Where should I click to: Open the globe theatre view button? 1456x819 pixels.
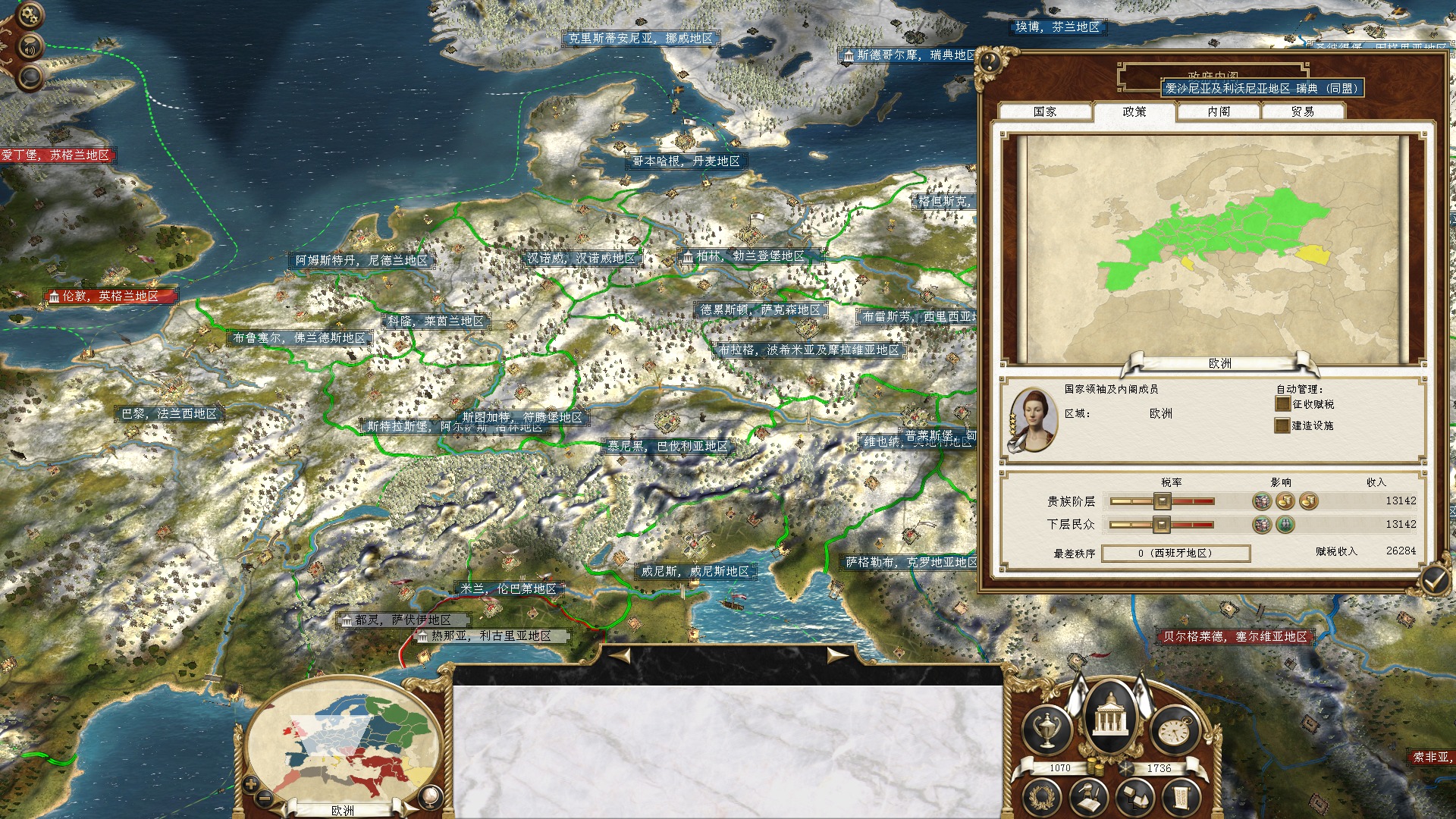430,795
